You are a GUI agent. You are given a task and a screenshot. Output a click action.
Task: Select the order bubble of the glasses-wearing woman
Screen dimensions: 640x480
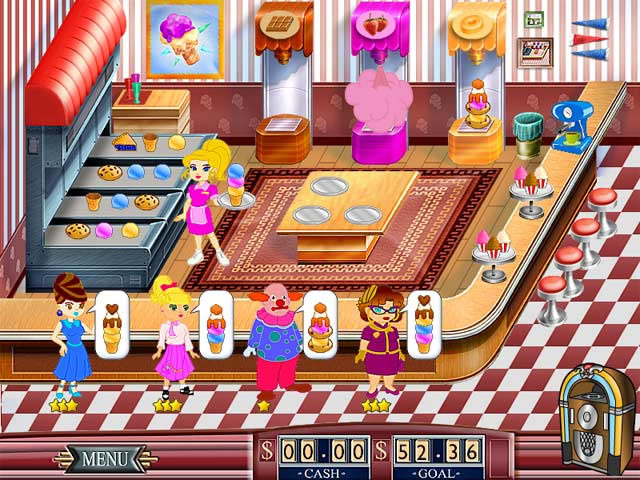(424, 323)
